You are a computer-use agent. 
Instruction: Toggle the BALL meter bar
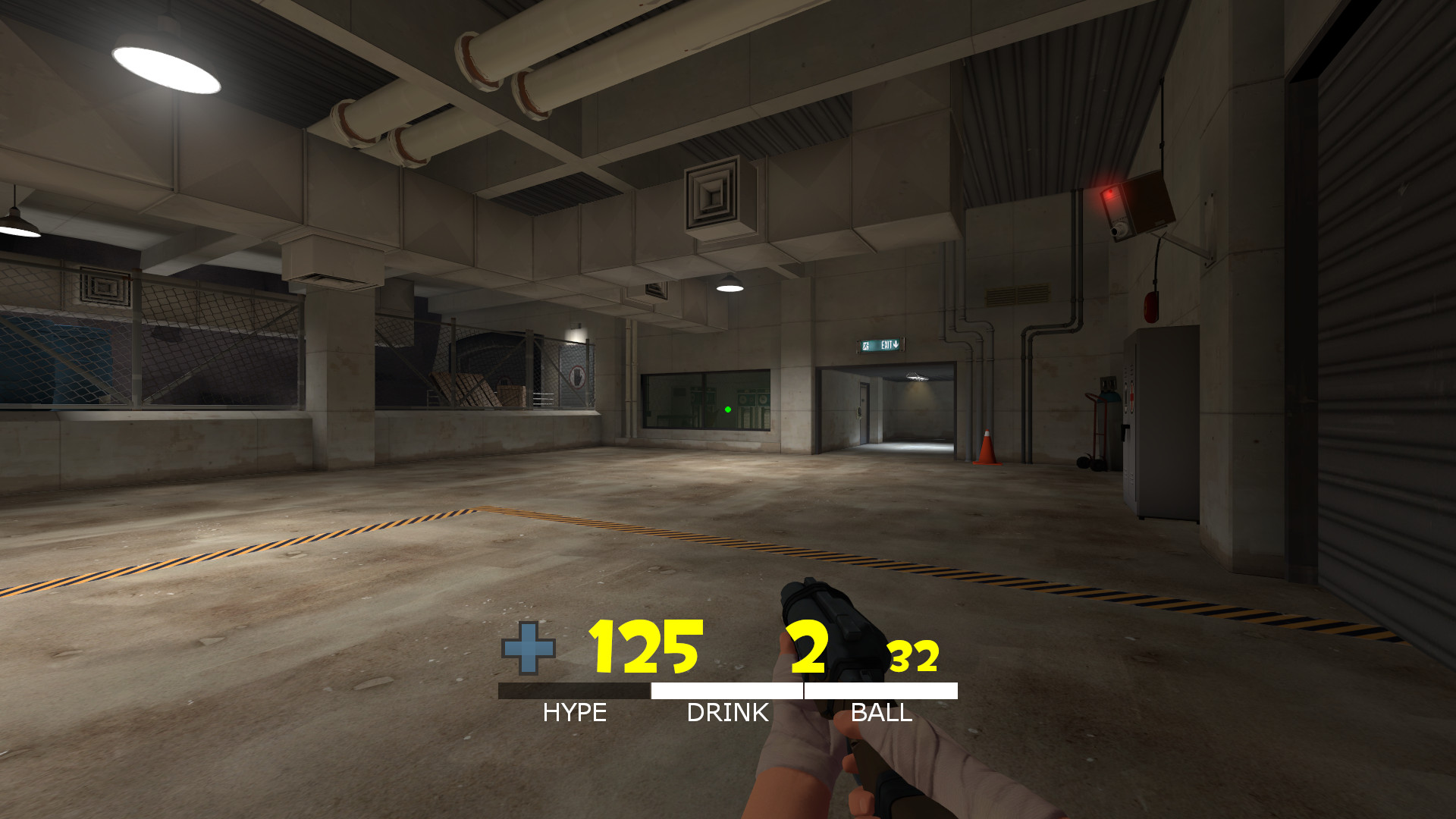881,689
